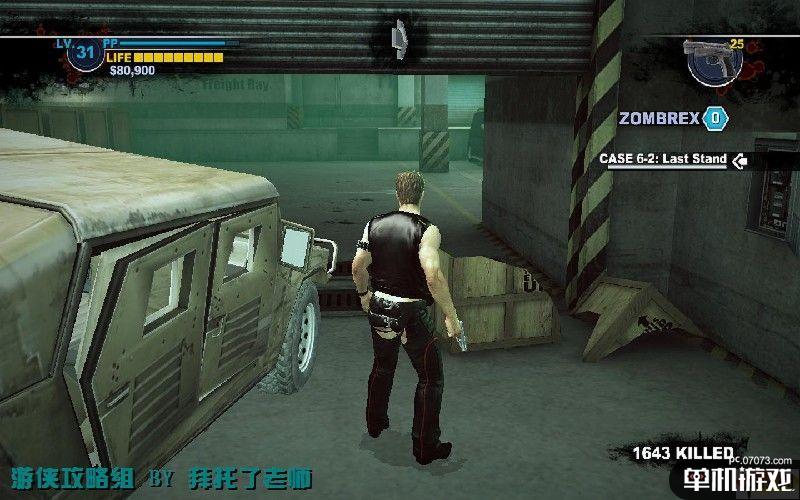Click the objective direction arrow
Viewport: 800px width, 500px height.
(x=741, y=159)
